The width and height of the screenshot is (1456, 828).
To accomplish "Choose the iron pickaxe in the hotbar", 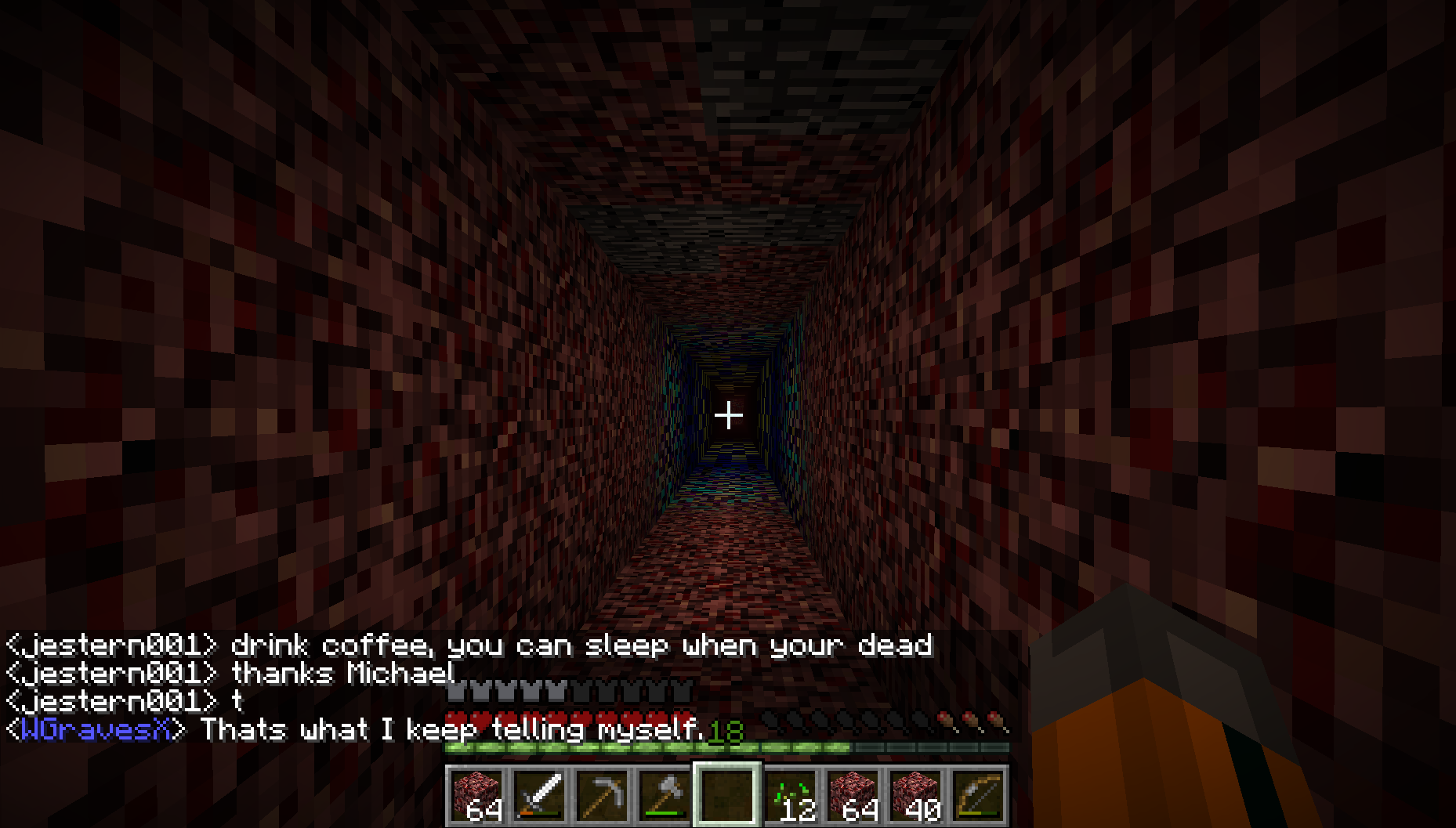I will click(x=603, y=795).
